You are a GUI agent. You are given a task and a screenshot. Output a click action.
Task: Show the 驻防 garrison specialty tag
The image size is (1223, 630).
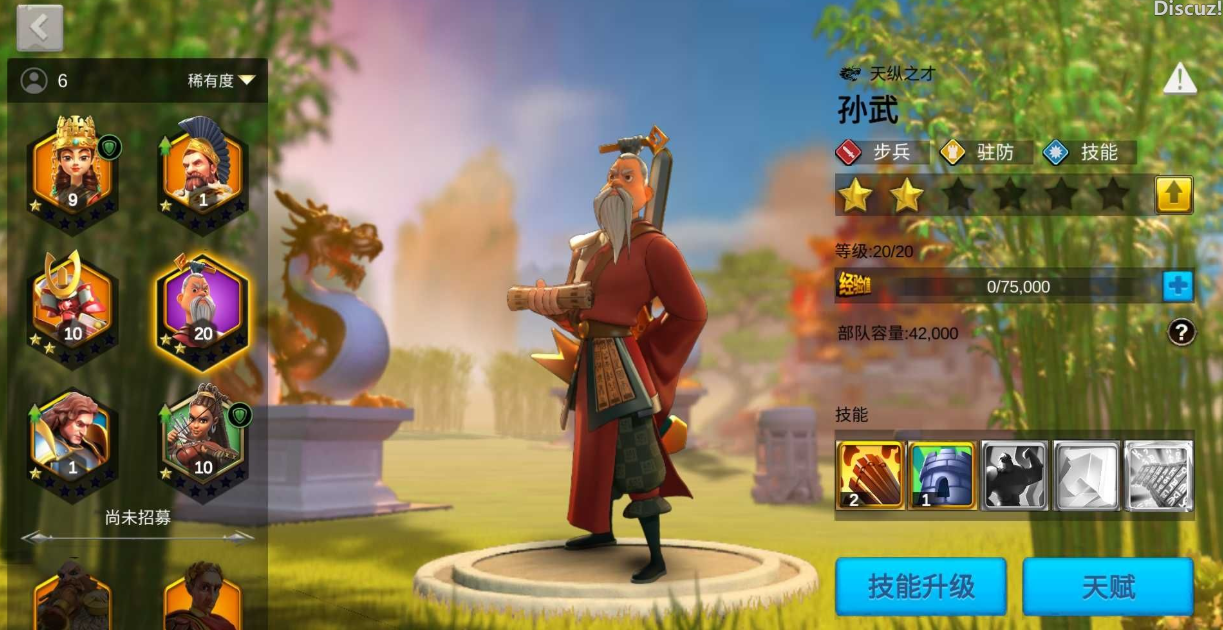(x=984, y=152)
